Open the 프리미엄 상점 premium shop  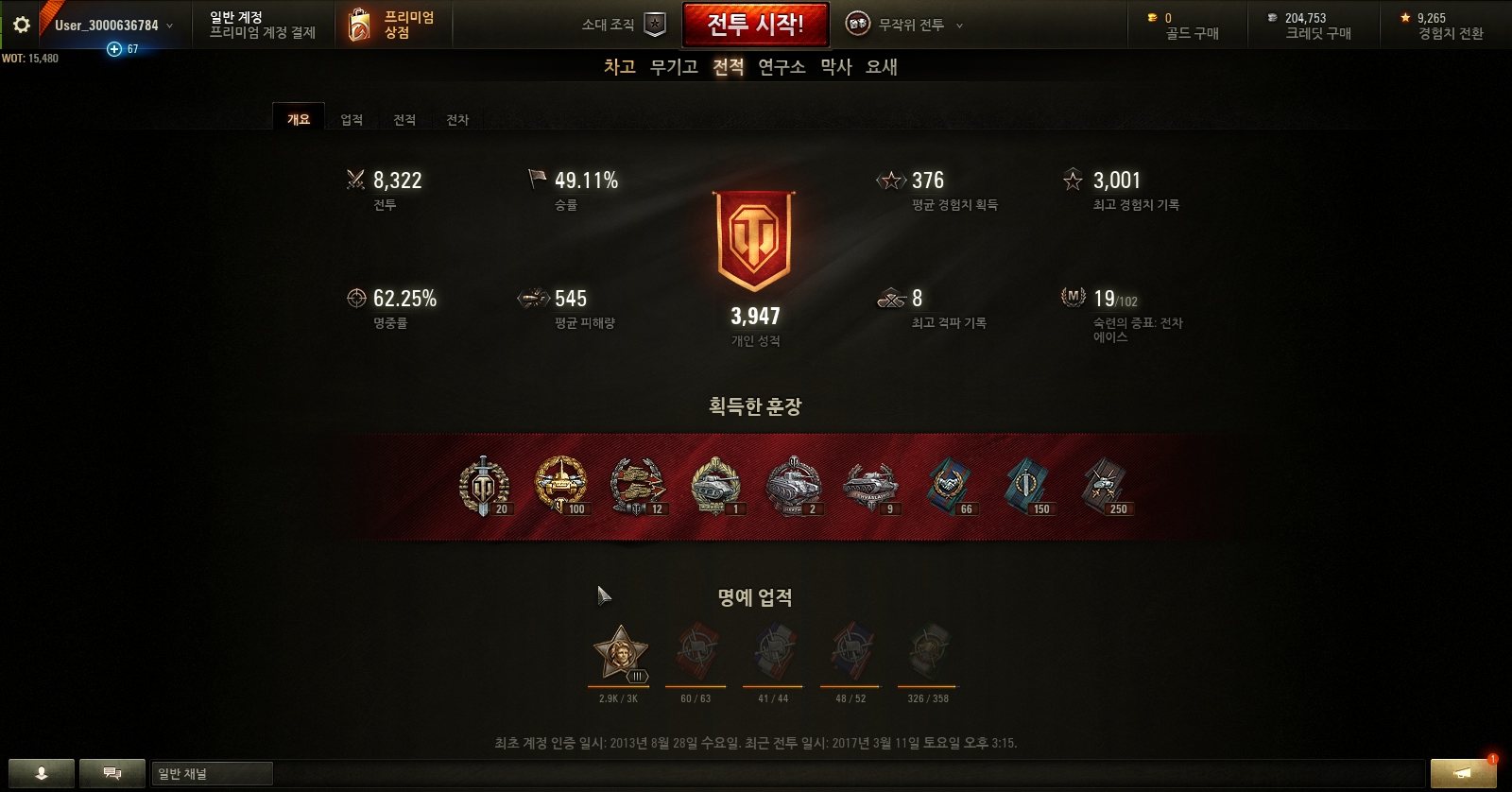click(x=392, y=25)
